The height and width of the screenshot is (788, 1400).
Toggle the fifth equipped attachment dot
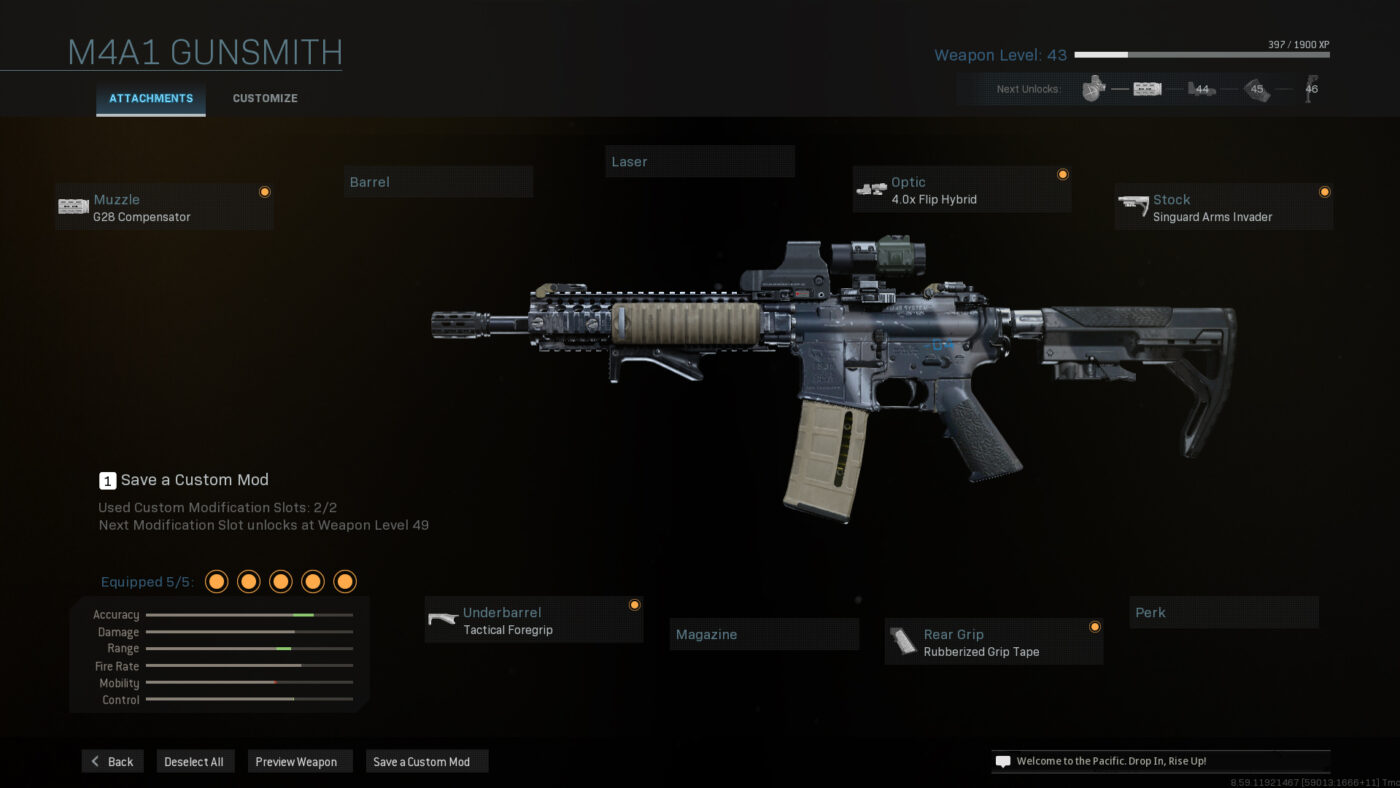point(344,581)
